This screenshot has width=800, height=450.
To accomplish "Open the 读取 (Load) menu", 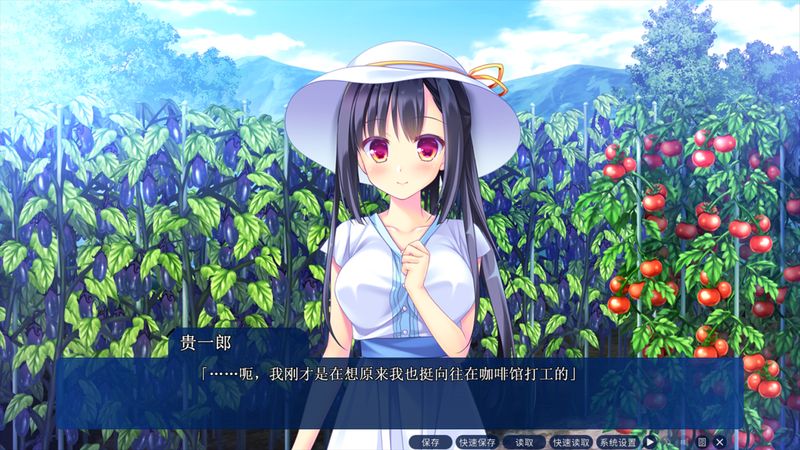I will click(x=524, y=441).
